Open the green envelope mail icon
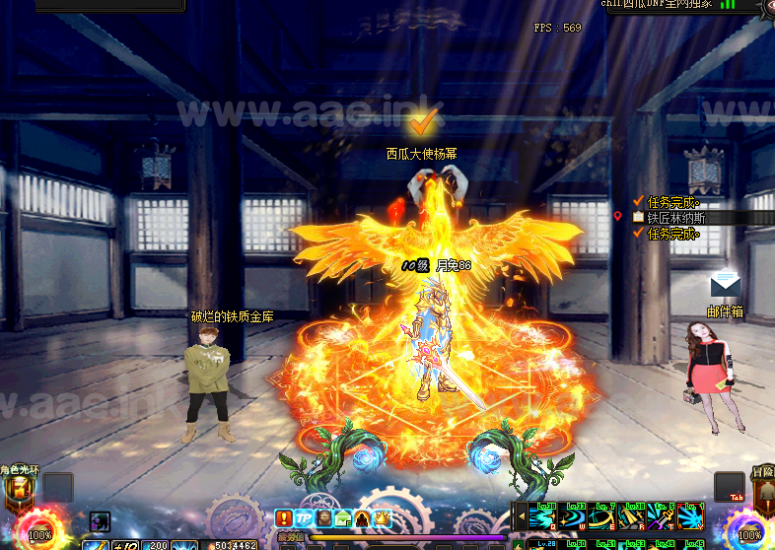The image size is (775, 550). tap(342, 518)
